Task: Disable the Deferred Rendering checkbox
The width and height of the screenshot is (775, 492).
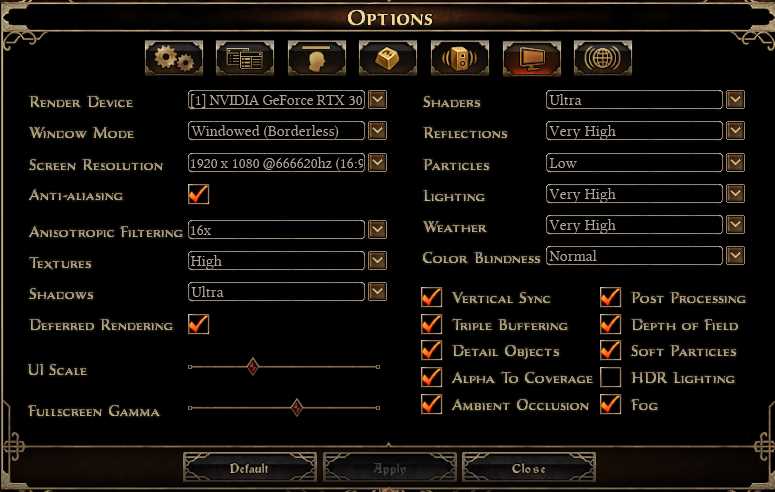Action: 198,324
